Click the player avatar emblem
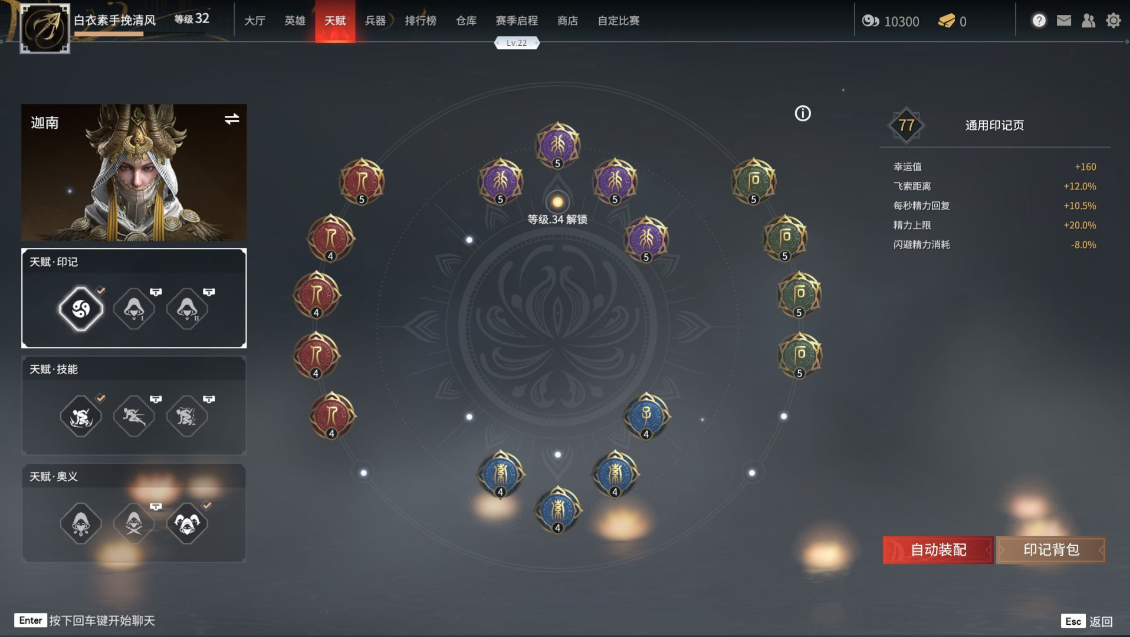Image resolution: width=1130 pixels, height=637 pixels. point(45,29)
